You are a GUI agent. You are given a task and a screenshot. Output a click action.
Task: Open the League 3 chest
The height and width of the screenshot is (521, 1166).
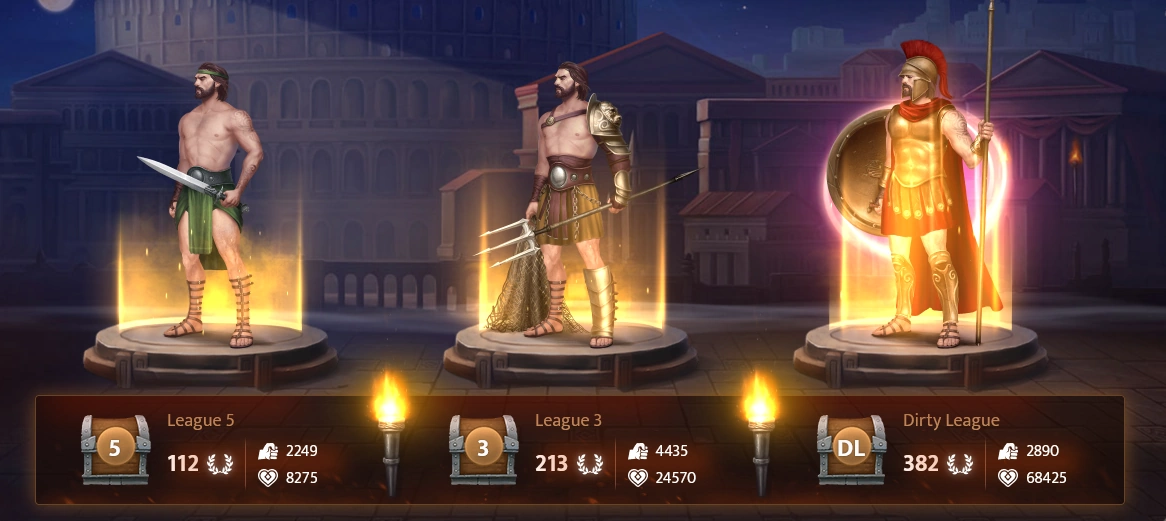[483, 449]
